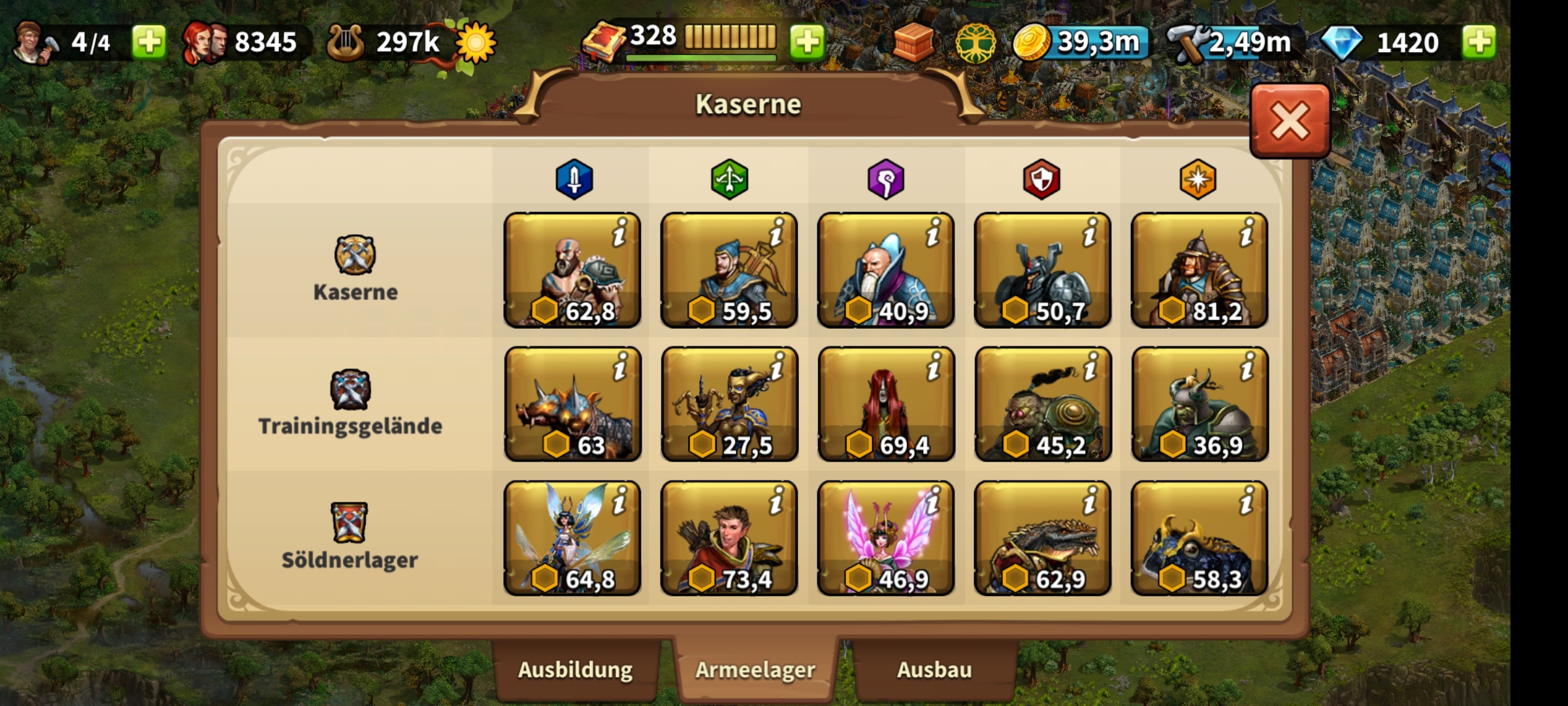This screenshot has height=706, width=1568.
Task: Select the blue-winged fairy unit with 64,8
Action: click(x=572, y=538)
